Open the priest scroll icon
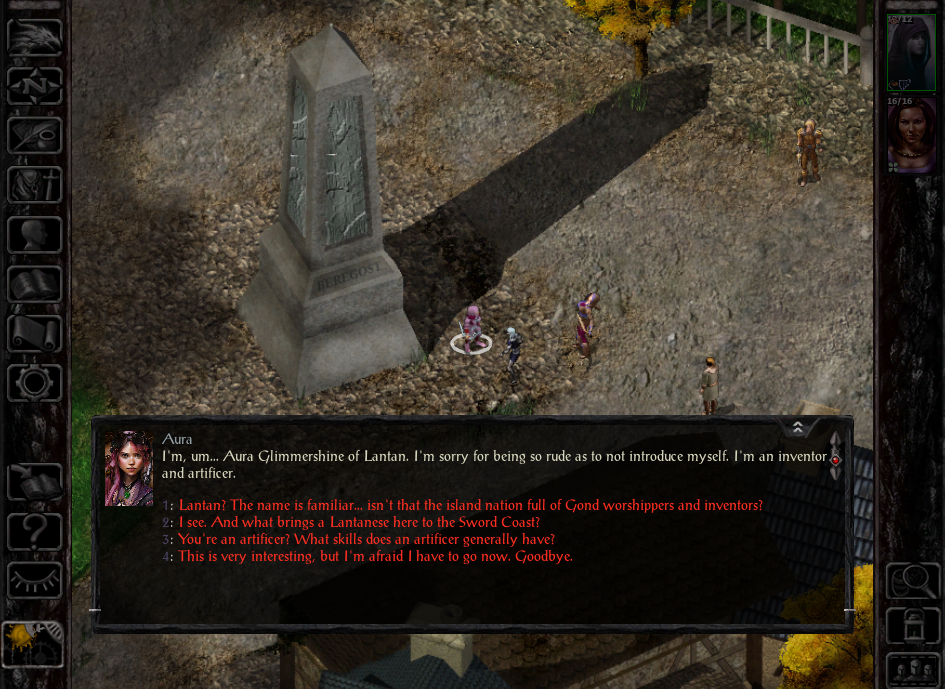 pyautogui.click(x=35, y=333)
